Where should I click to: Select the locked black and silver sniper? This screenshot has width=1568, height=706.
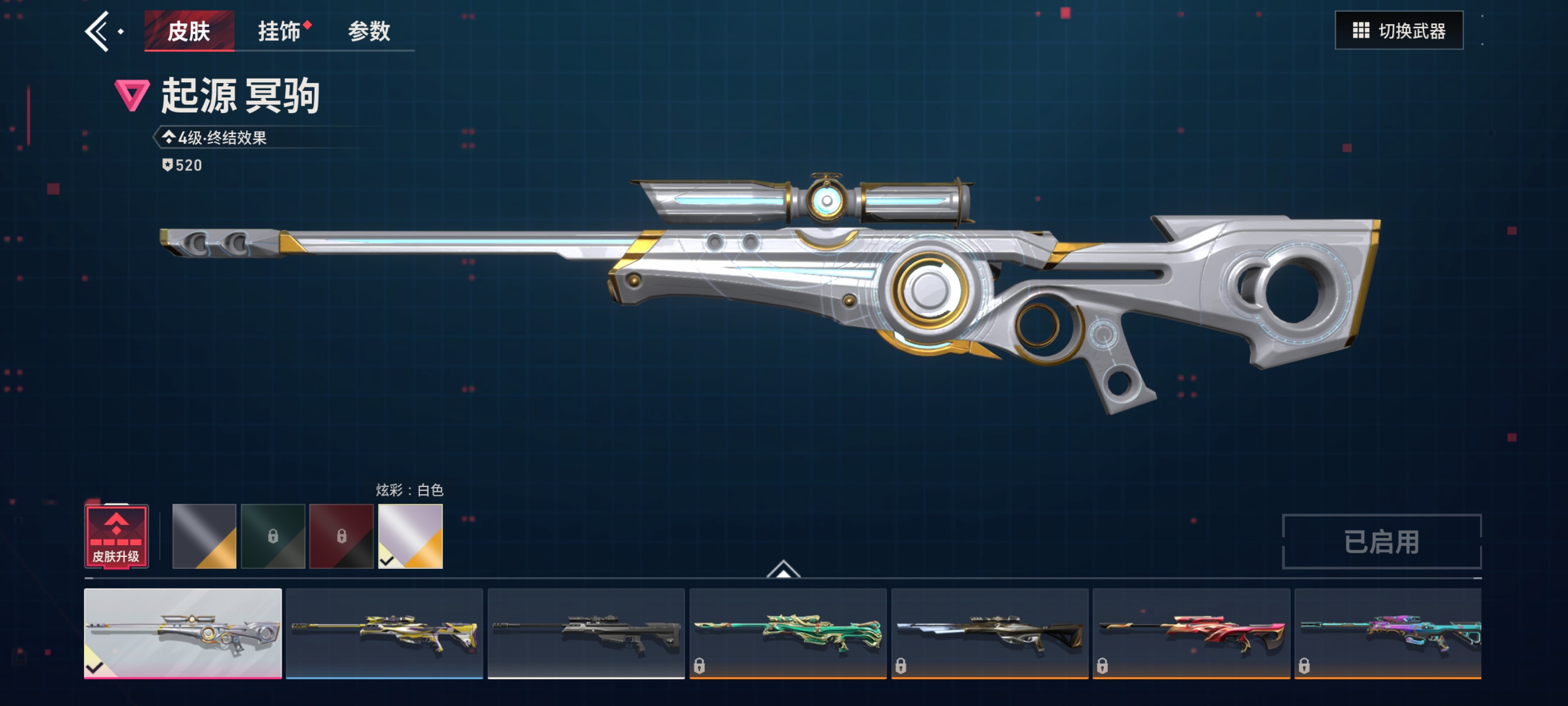point(989,633)
